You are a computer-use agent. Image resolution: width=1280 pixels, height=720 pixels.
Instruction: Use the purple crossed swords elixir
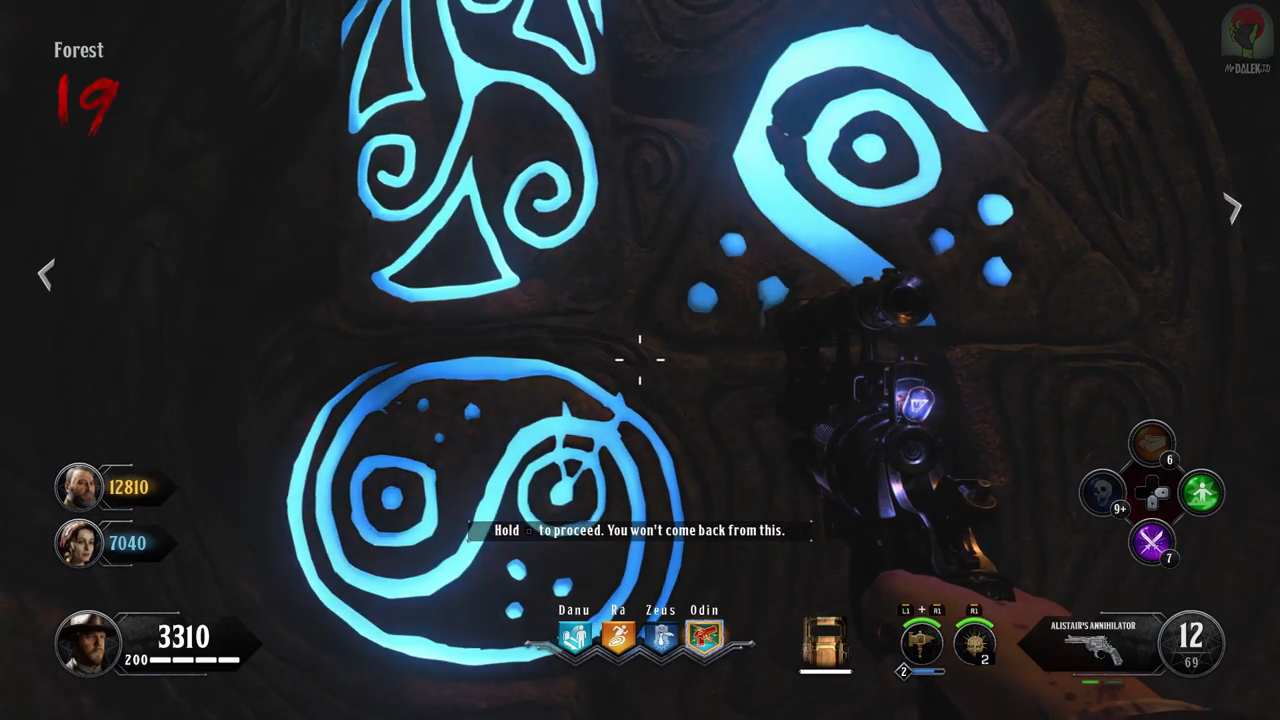tap(1152, 542)
